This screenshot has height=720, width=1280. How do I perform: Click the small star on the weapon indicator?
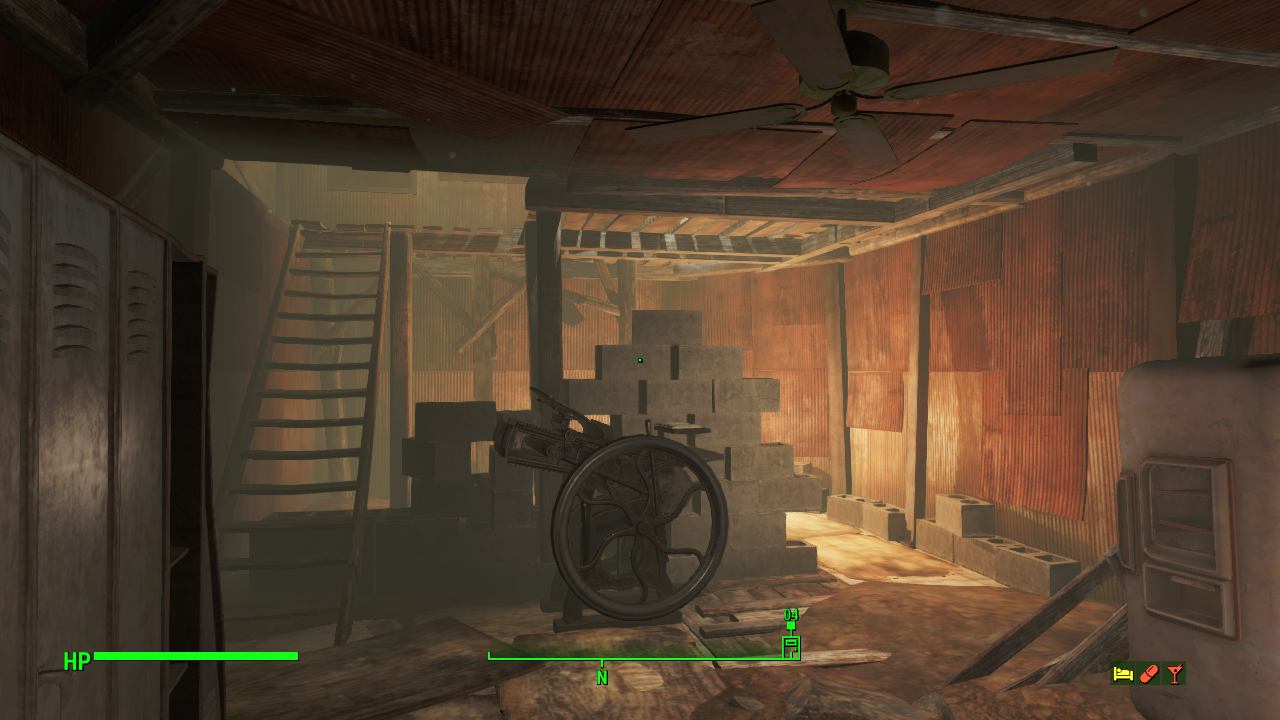click(x=795, y=650)
